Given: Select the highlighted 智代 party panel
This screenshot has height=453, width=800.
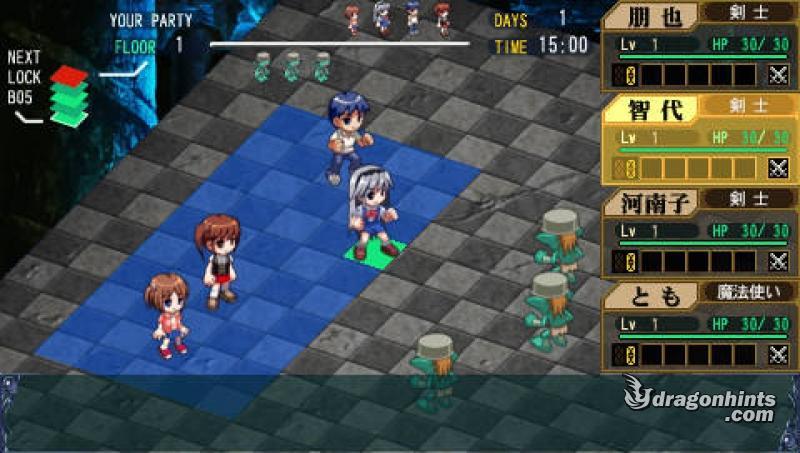Looking at the screenshot, I should (x=698, y=140).
